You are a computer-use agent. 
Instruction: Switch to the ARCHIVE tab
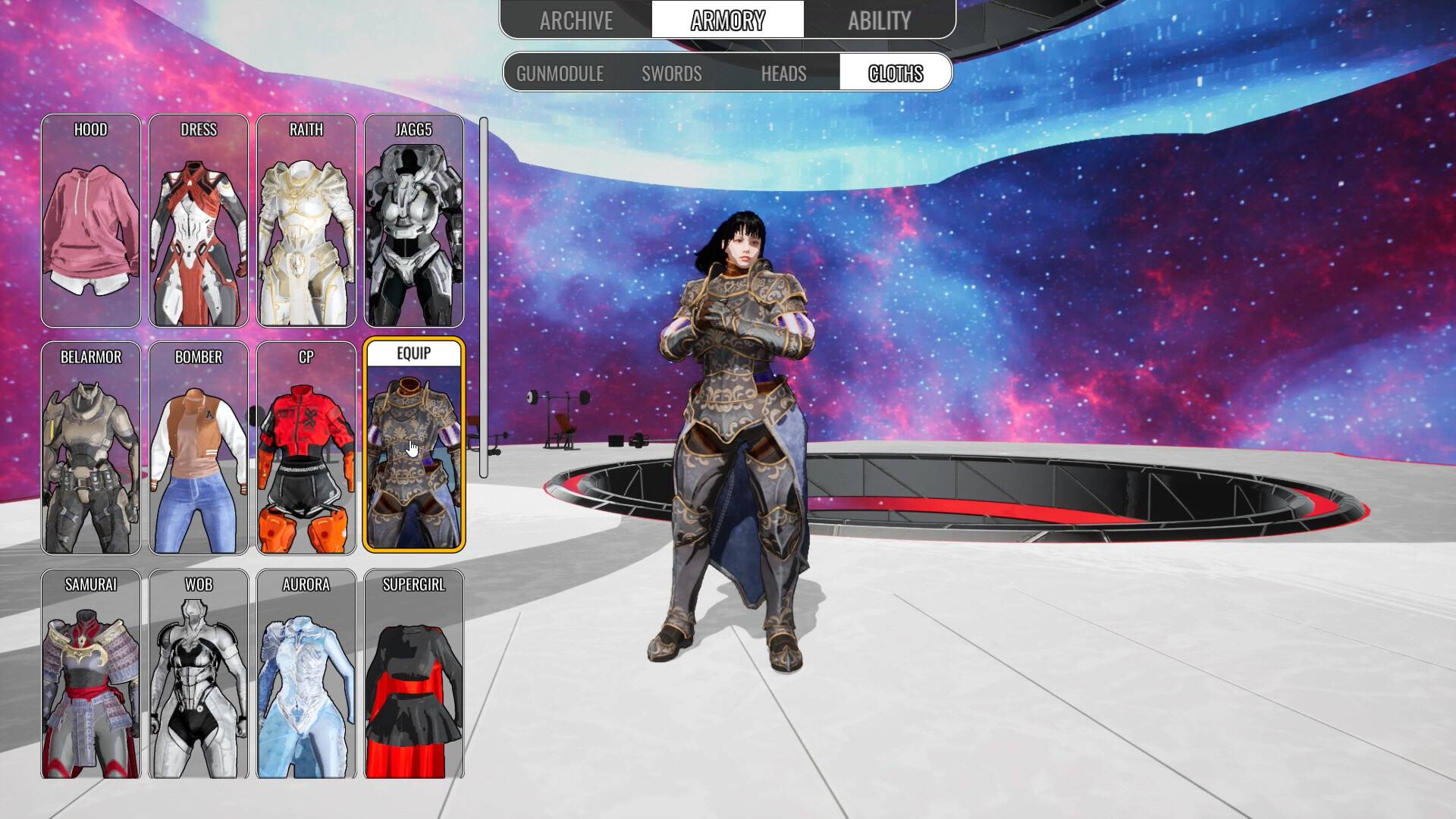(x=576, y=20)
